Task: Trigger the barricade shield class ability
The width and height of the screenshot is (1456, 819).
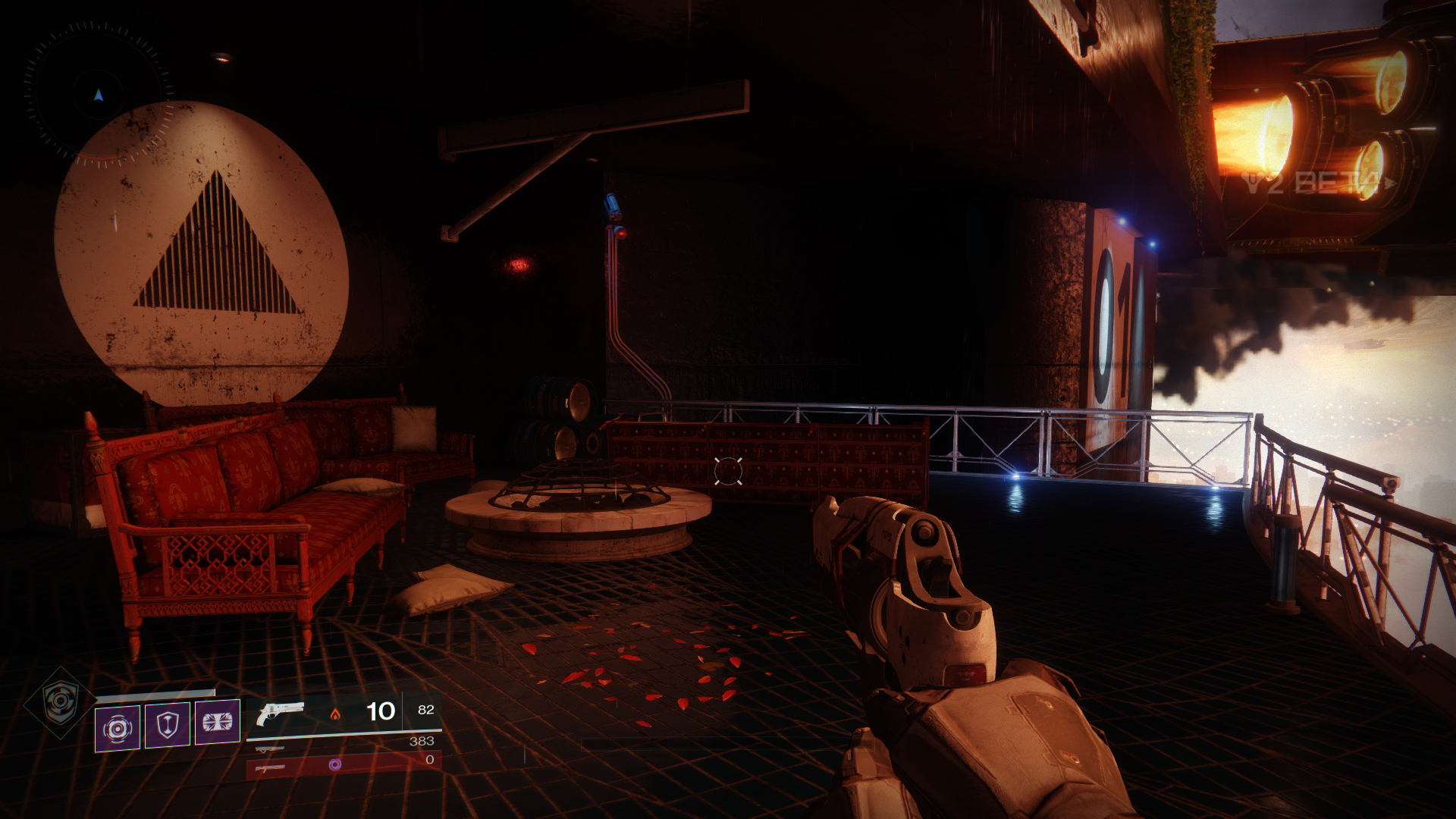Action: point(167,725)
